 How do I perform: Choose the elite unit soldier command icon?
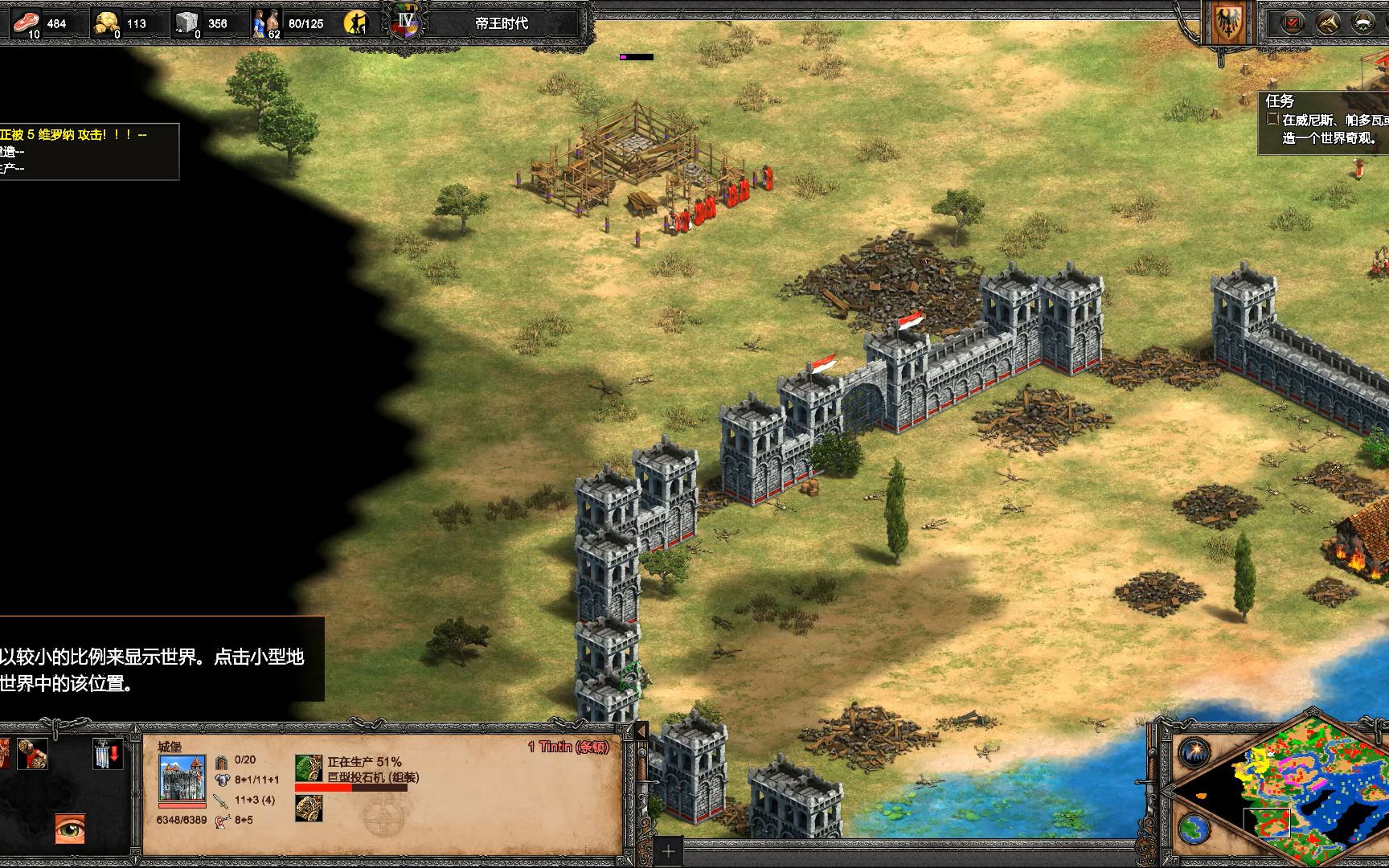click(33, 753)
